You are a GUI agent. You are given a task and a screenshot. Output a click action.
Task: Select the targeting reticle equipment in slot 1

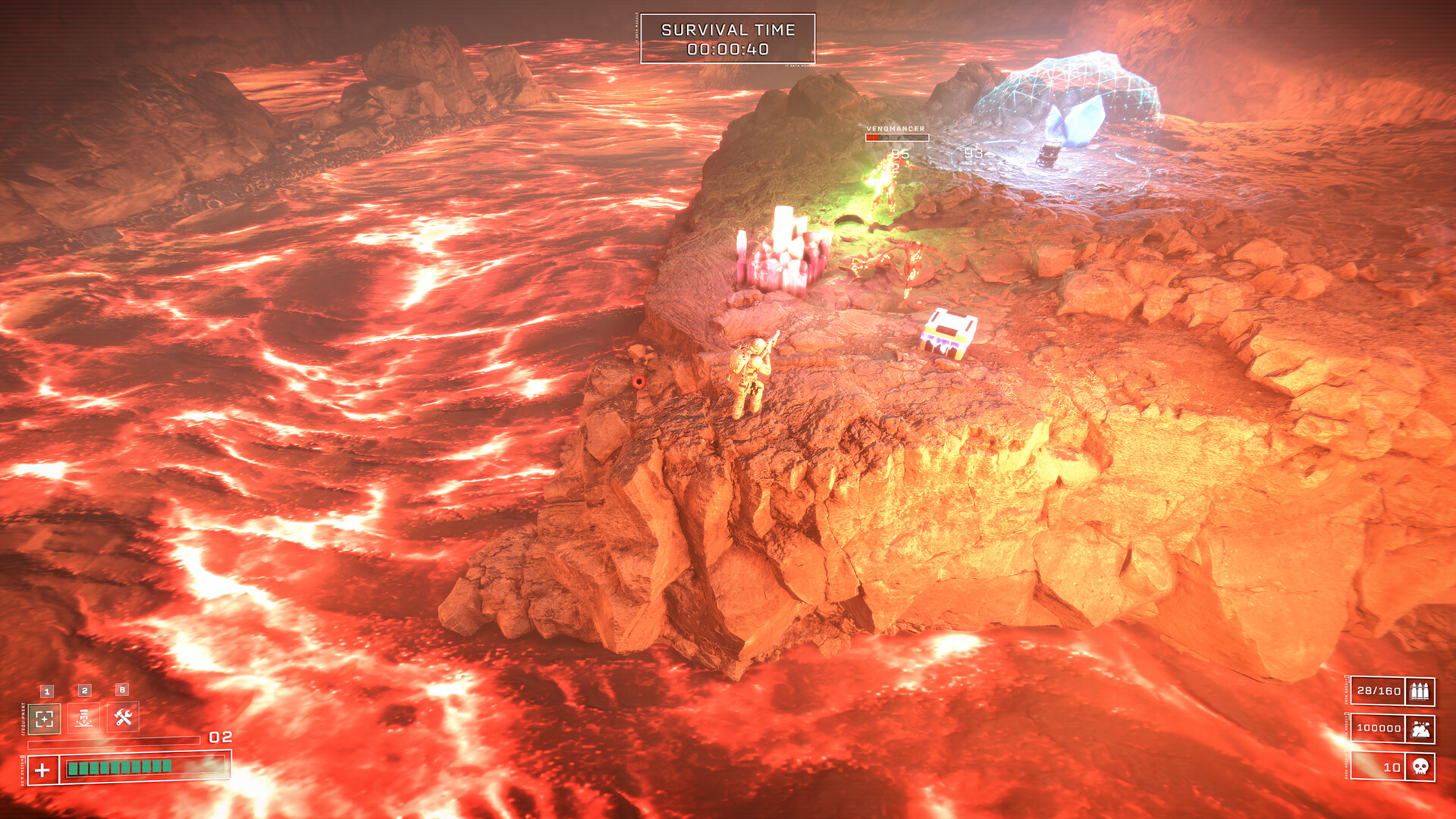(44, 719)
